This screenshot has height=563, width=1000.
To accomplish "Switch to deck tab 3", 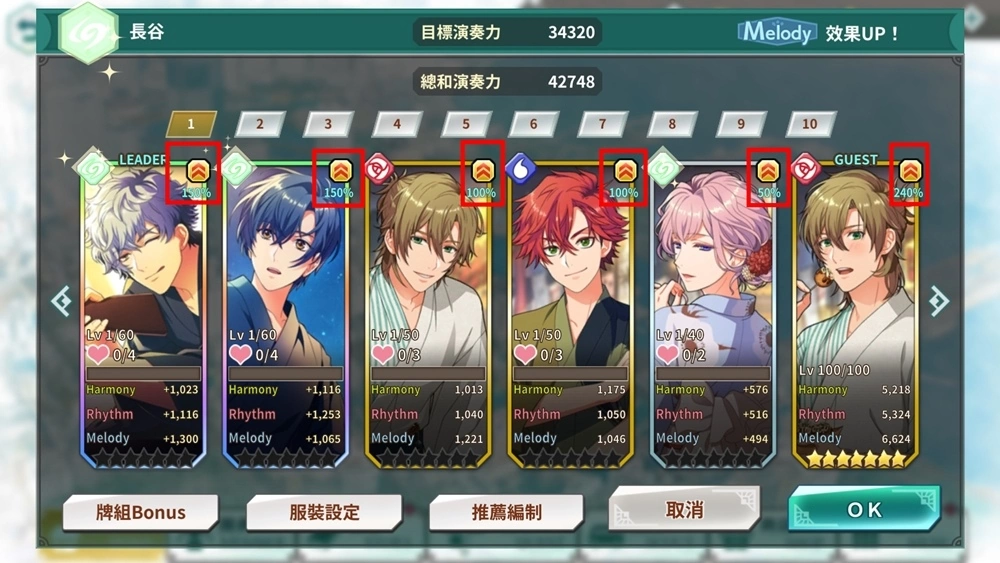I will coord(328,124).
